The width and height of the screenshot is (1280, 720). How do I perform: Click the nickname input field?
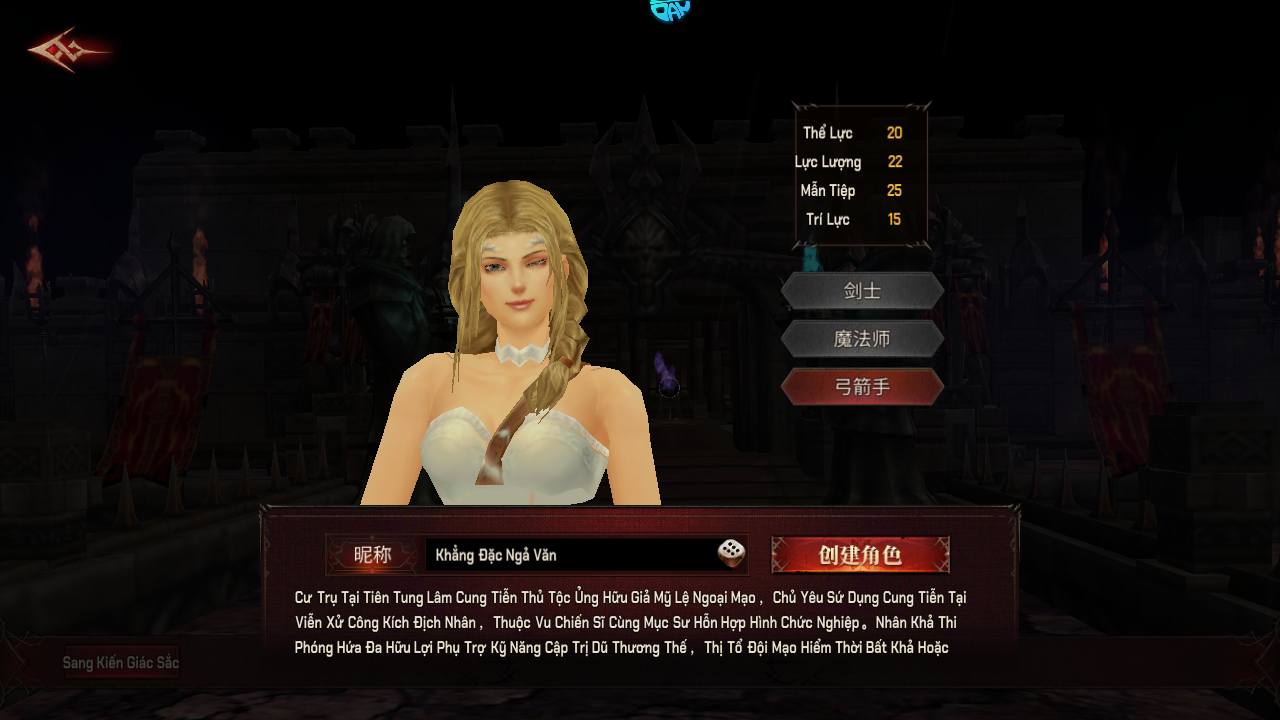click(x=570, y=555)
